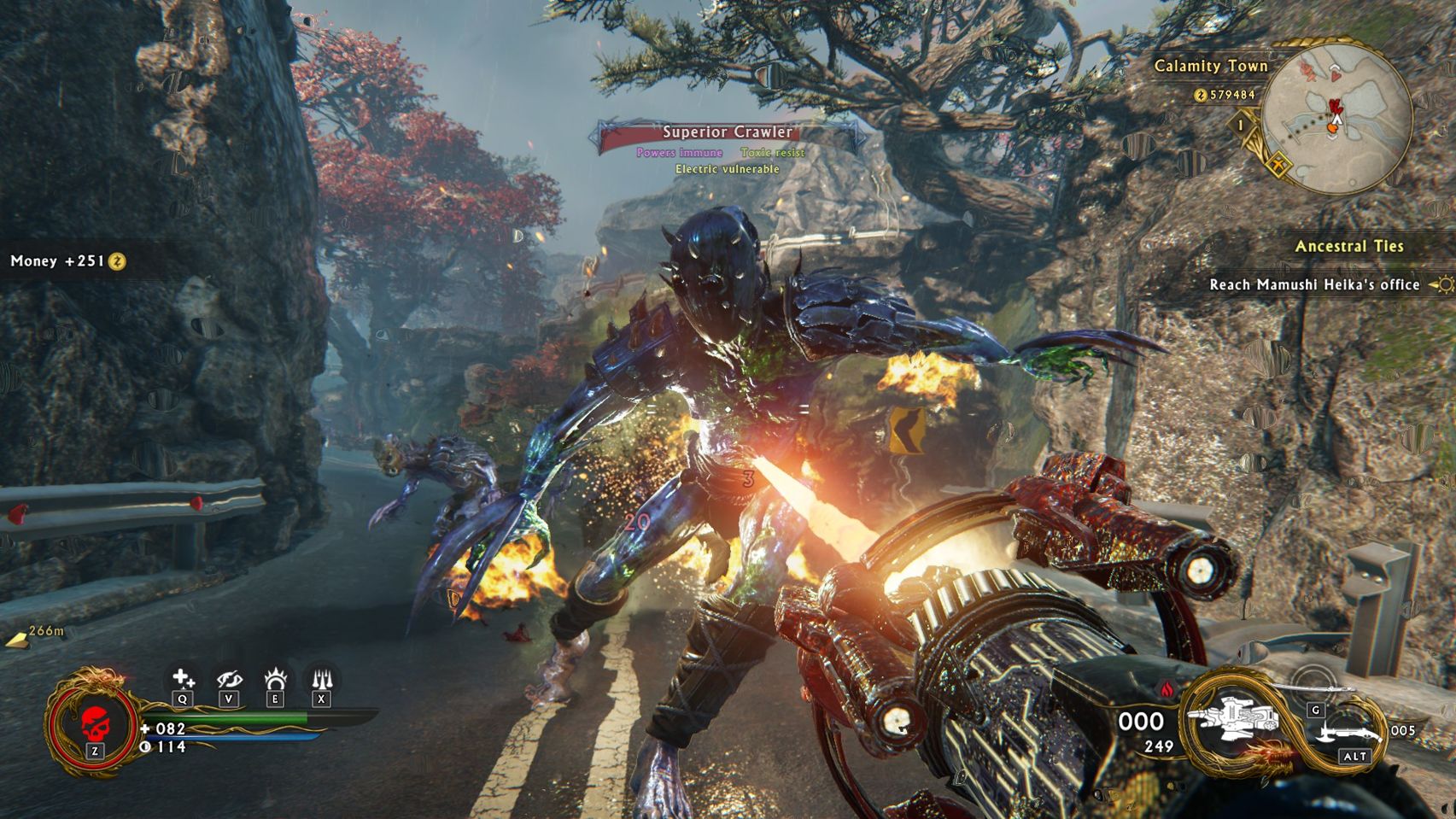
Task: Use the crossed-out eye vanish power
Action: click(x=229, y=680)
